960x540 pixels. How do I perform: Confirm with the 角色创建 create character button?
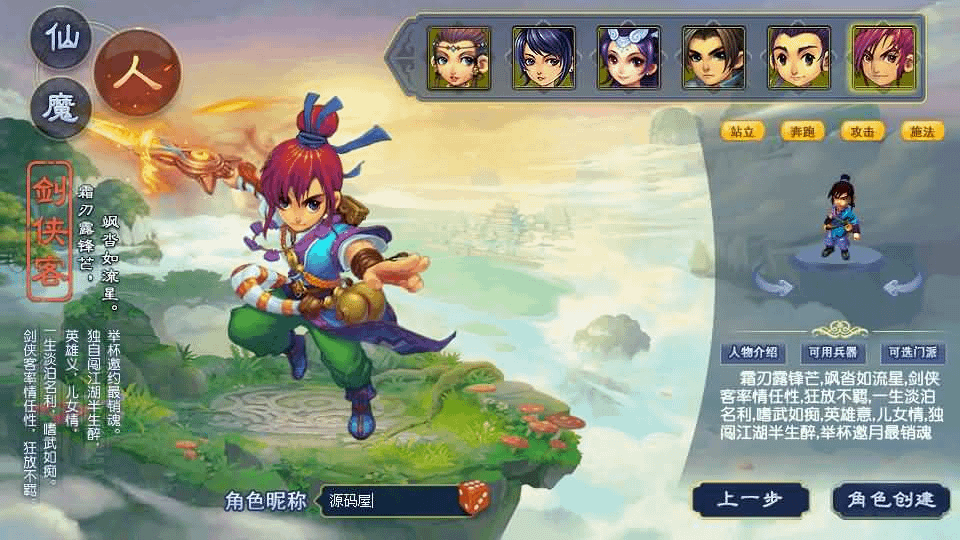890,499
